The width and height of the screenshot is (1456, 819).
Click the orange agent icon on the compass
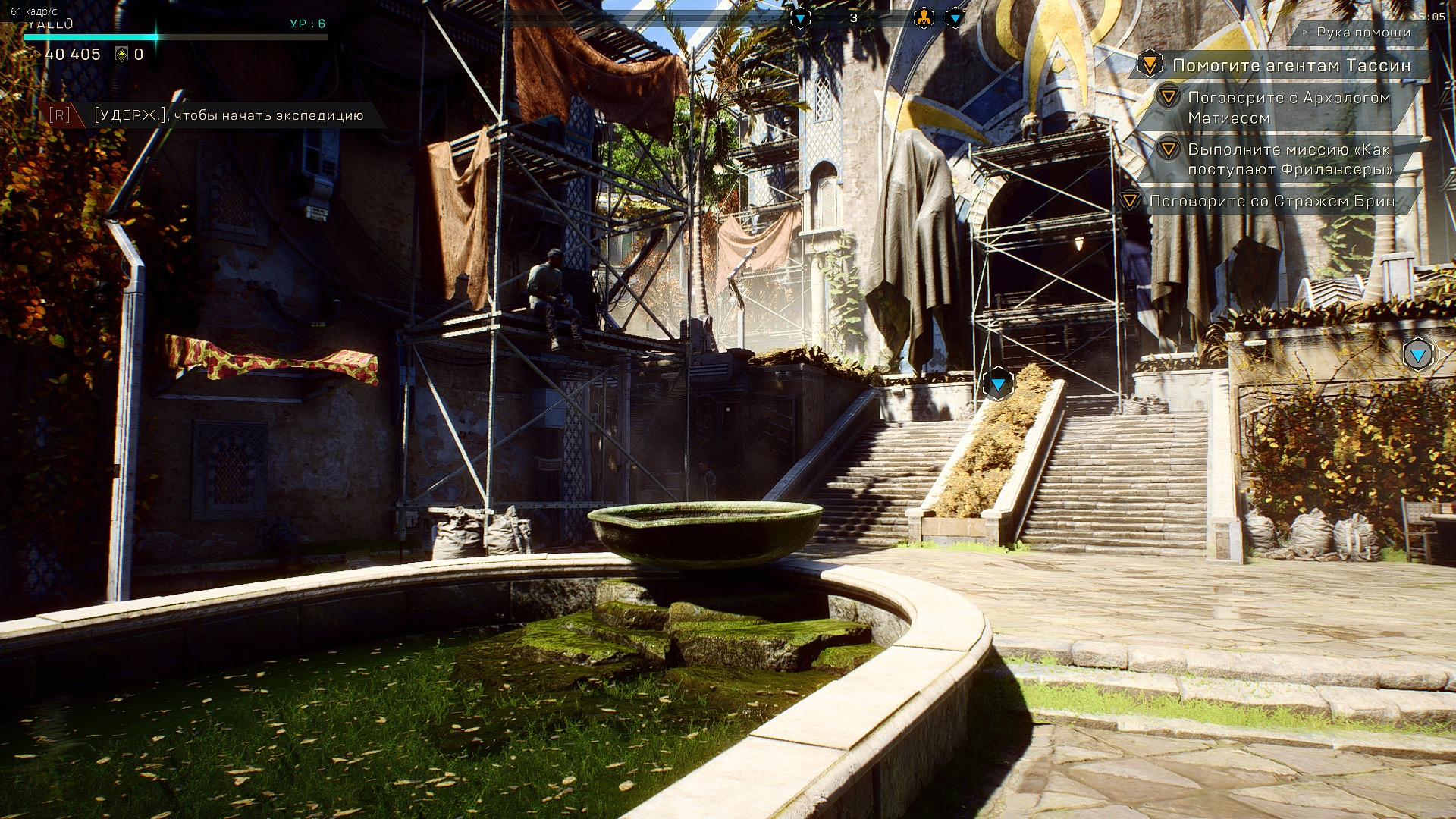923,18
